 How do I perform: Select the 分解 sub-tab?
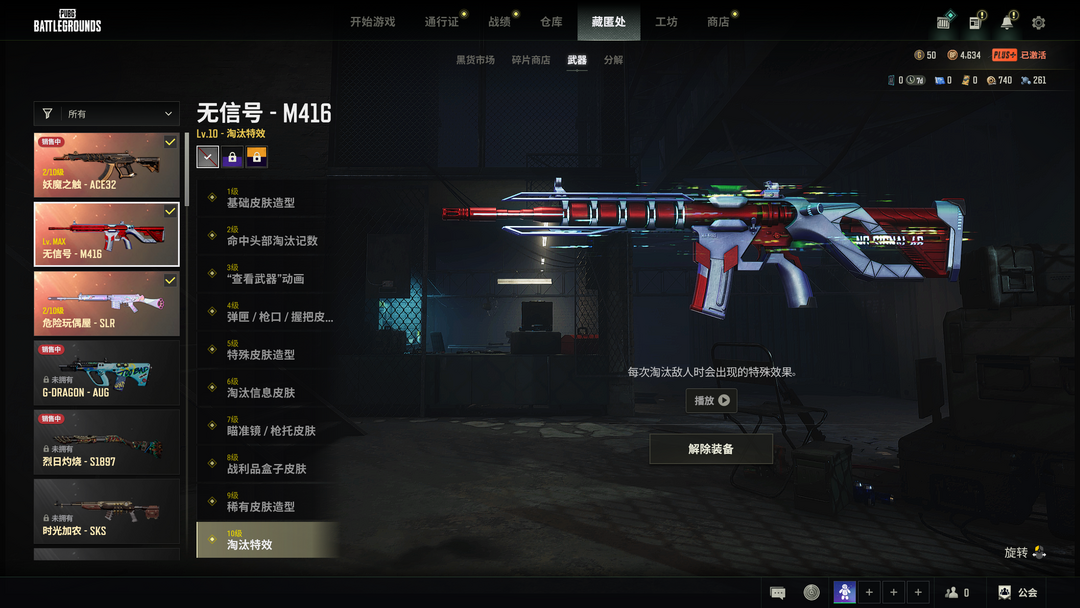point(613,60)
